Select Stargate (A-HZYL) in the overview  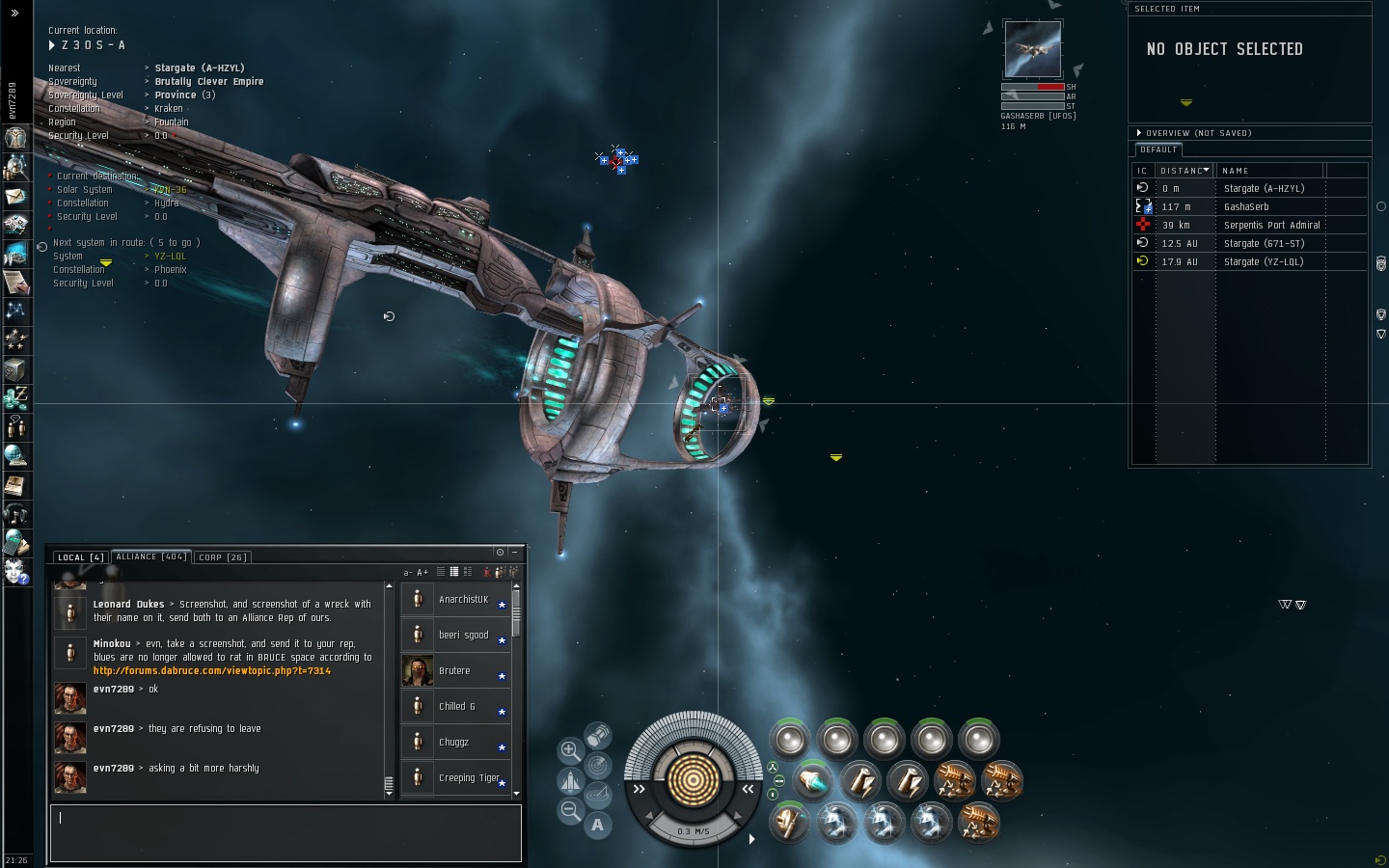pyautogui.click(x=1264, y=189)
